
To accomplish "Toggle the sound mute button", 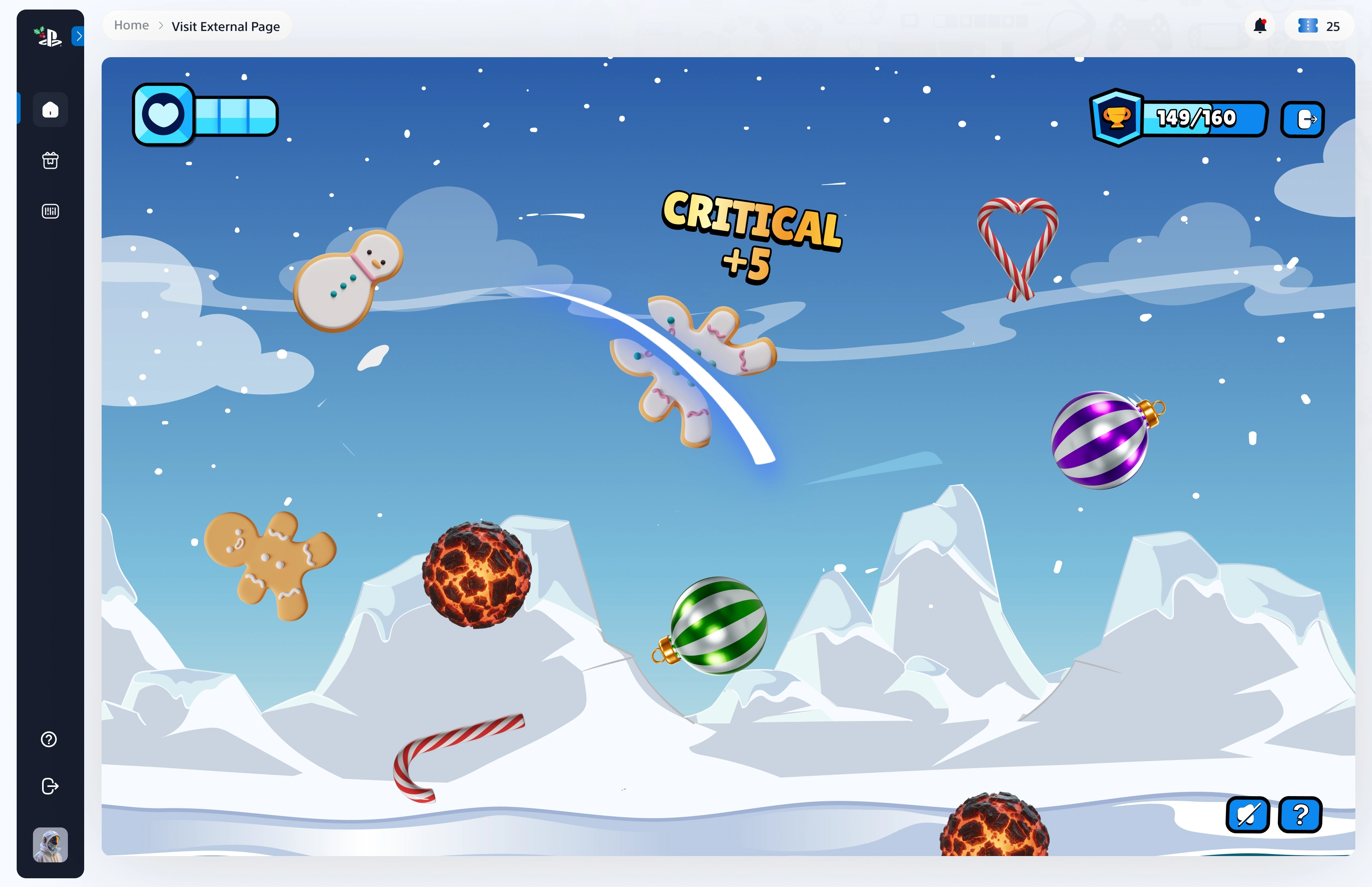I will pos(1248,814).
